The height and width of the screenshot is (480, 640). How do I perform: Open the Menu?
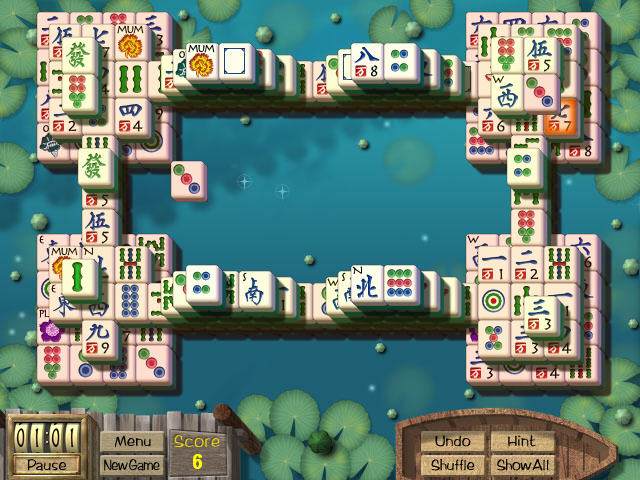132,441
